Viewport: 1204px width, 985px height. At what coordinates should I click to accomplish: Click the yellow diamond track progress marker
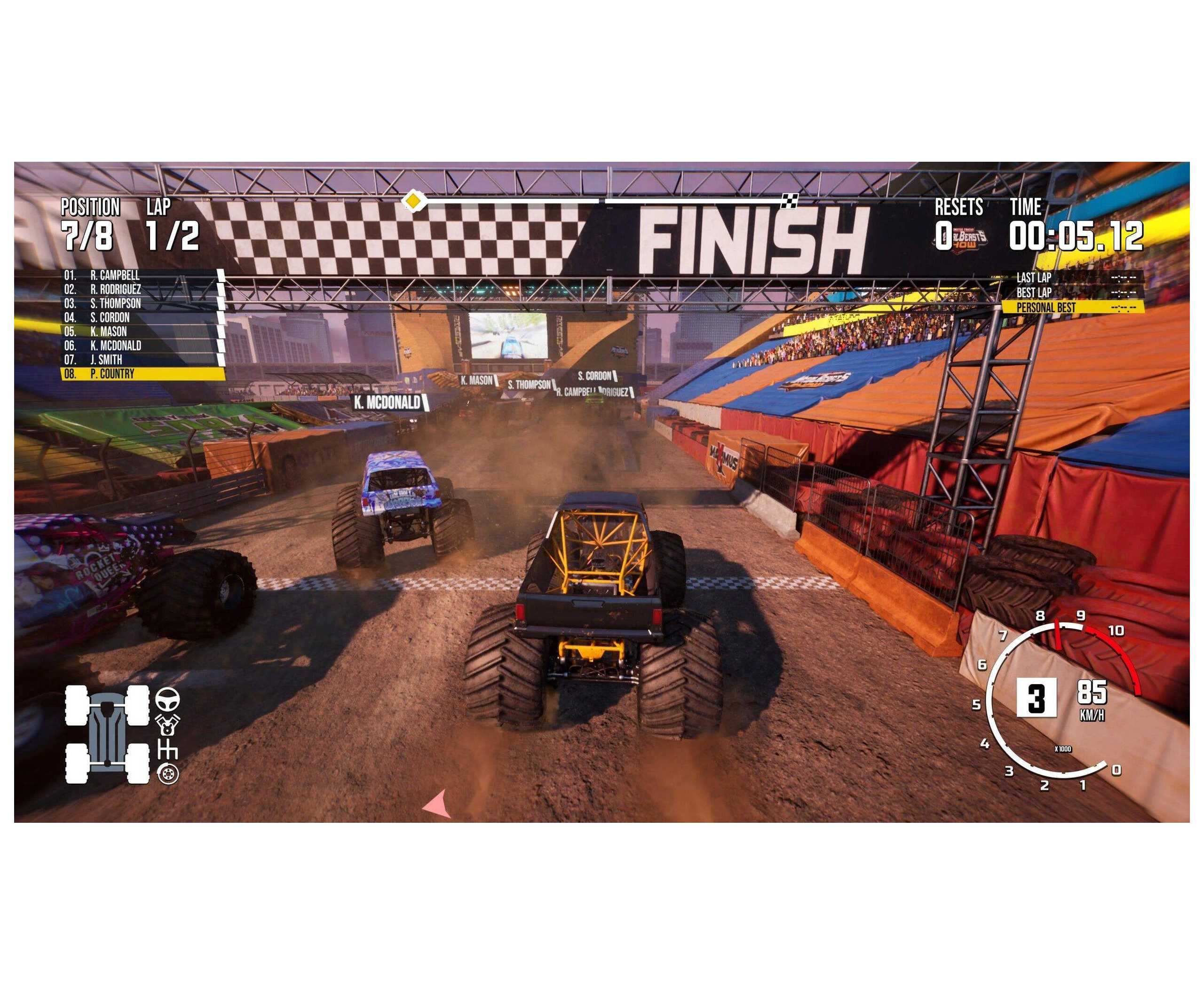click(414, 201)
